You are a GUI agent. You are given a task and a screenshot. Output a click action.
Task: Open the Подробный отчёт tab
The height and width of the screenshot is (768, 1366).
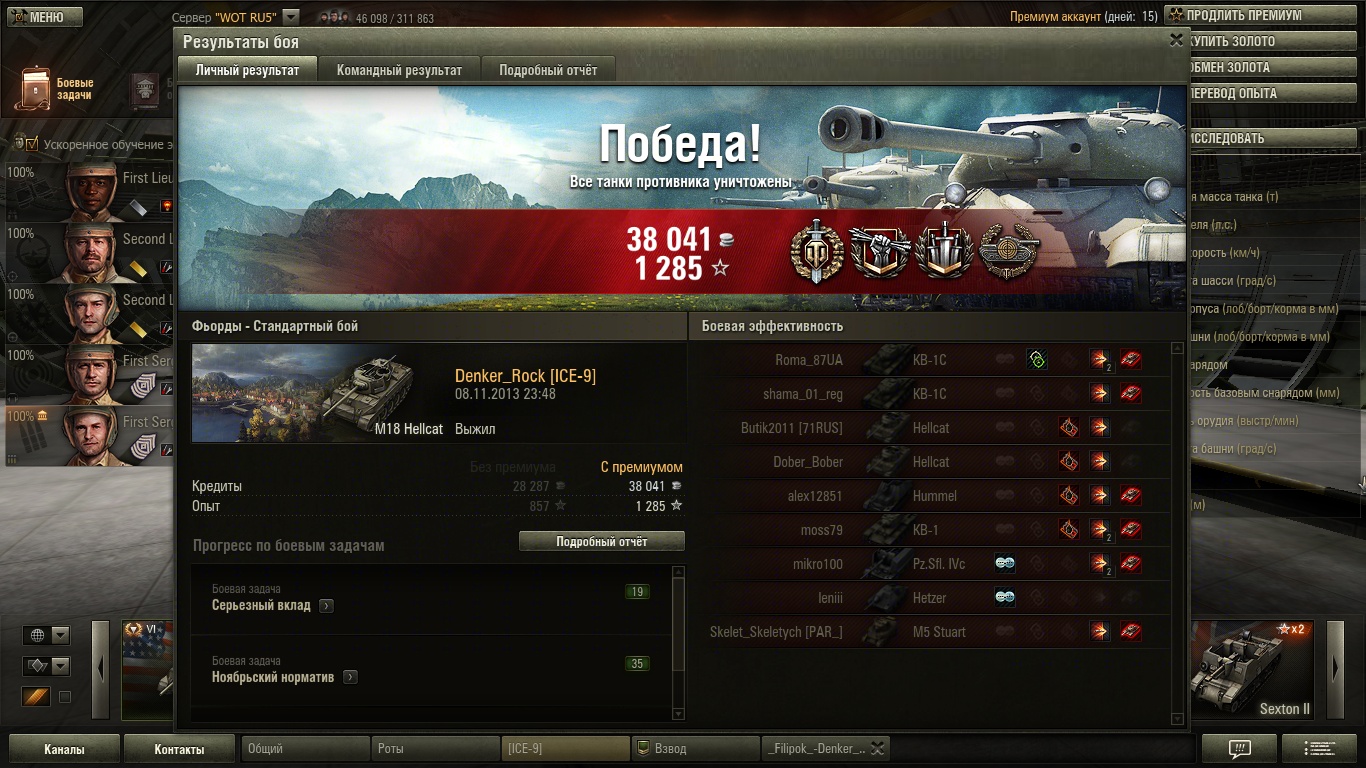click(548, 70)
